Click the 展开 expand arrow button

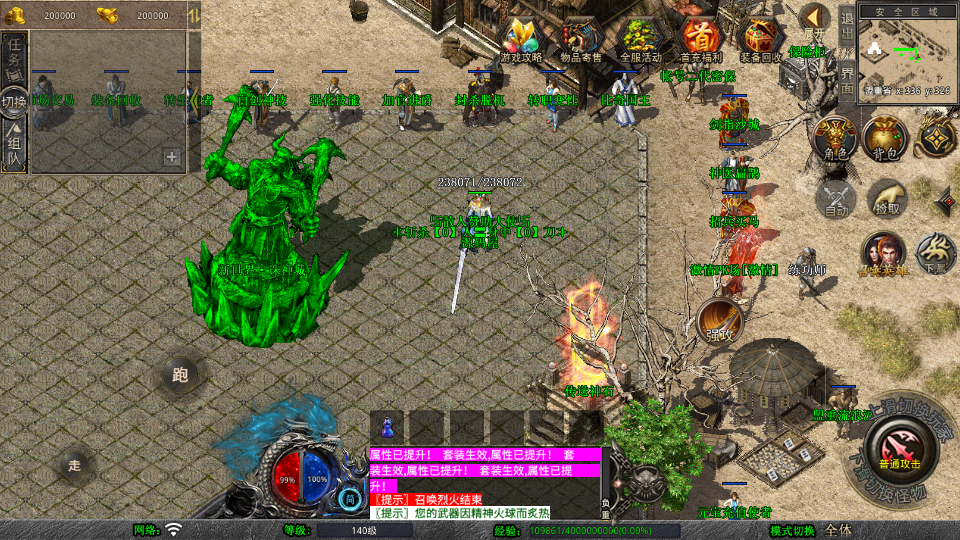point(814,20)
